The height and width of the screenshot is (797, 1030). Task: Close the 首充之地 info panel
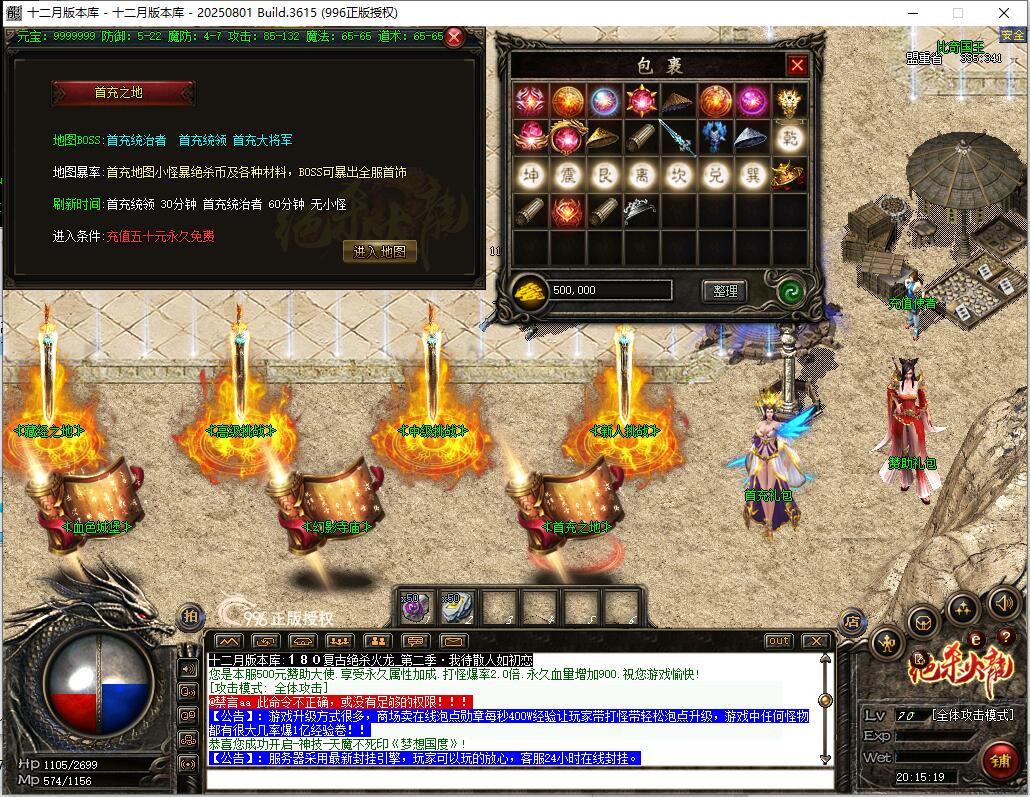point(454,38)
